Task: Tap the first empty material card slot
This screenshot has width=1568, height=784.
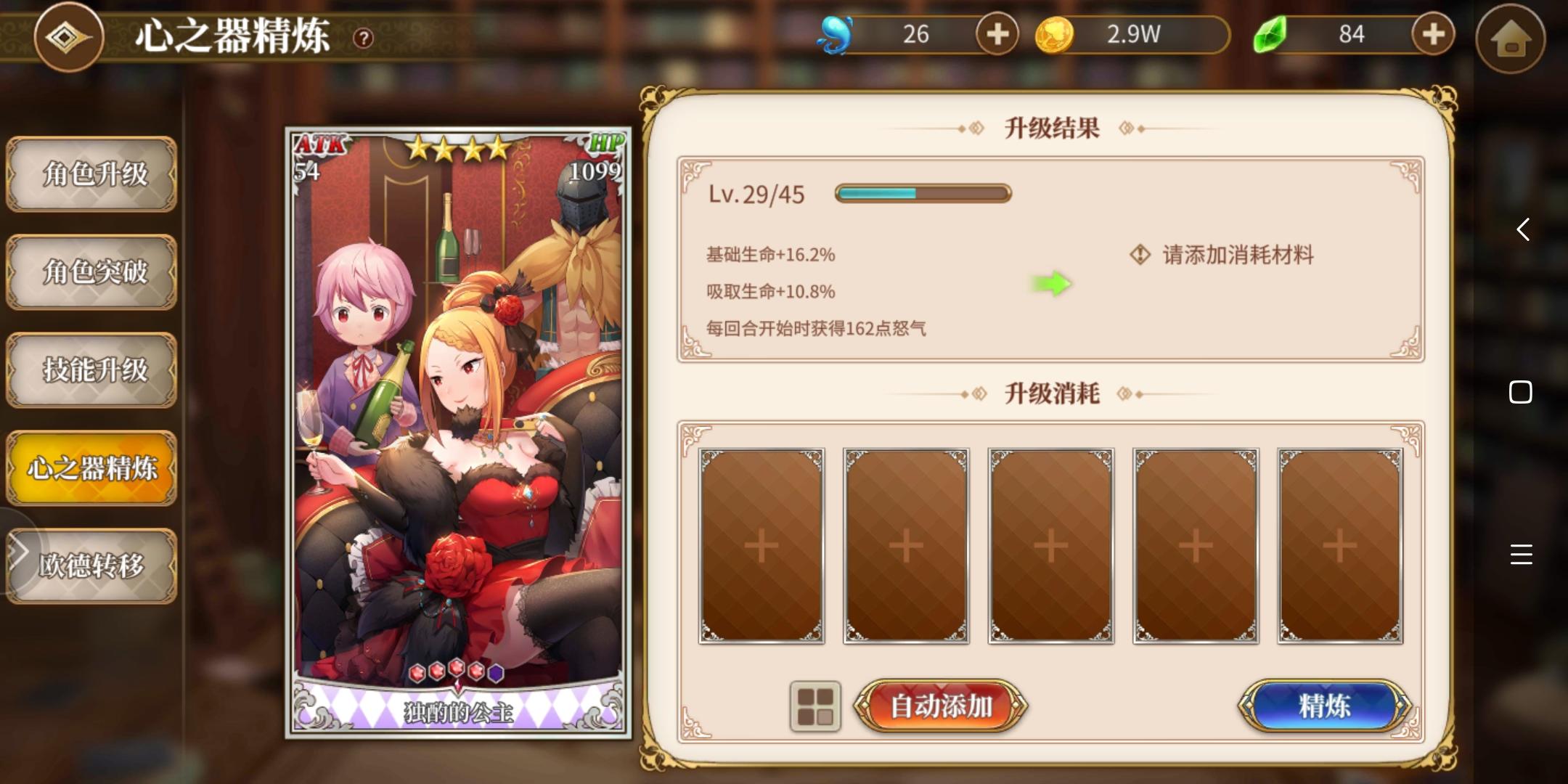Action: (x=761, y=544)
